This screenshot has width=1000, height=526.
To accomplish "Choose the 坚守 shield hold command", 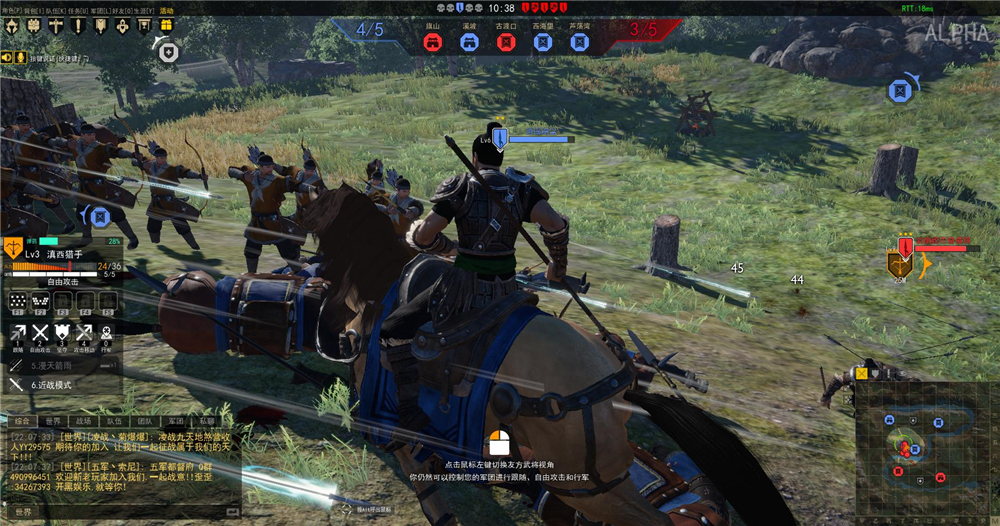I will tap(62, 337).
